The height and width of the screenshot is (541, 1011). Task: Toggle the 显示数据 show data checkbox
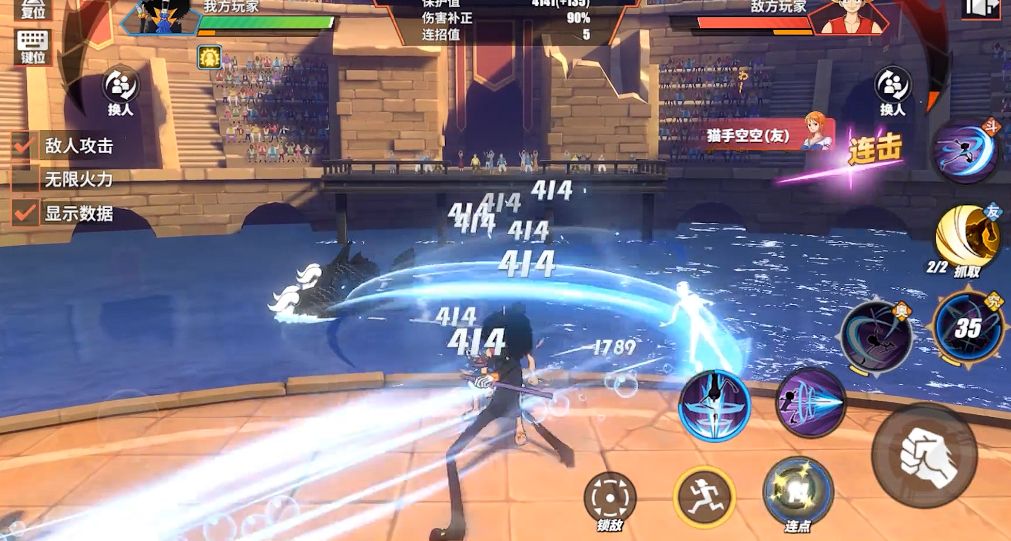click(x=25, y=213)
